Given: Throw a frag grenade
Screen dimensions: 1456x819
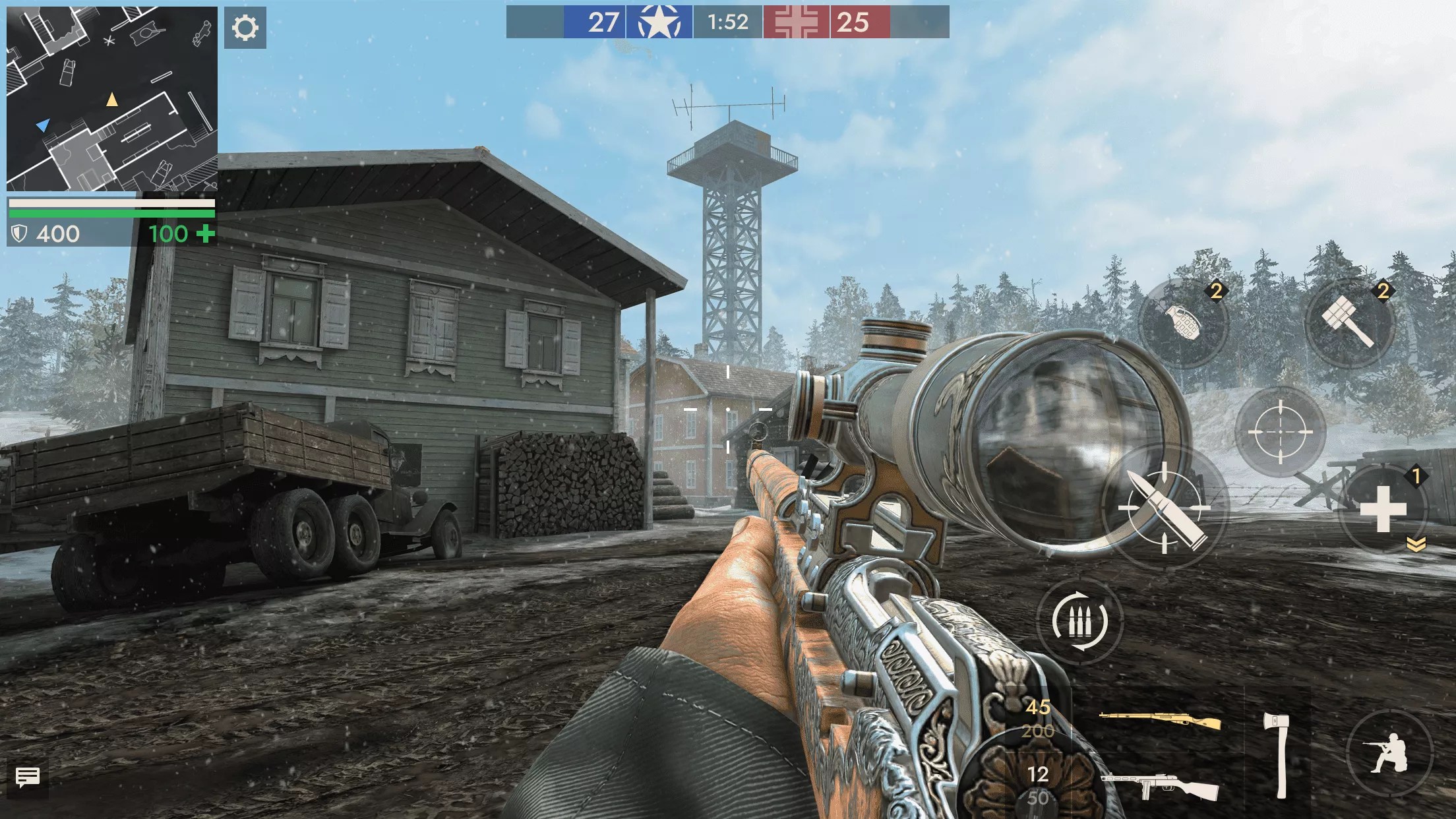Looking at the screenshot, I should pyautogui.click(x=1183, y=323).
